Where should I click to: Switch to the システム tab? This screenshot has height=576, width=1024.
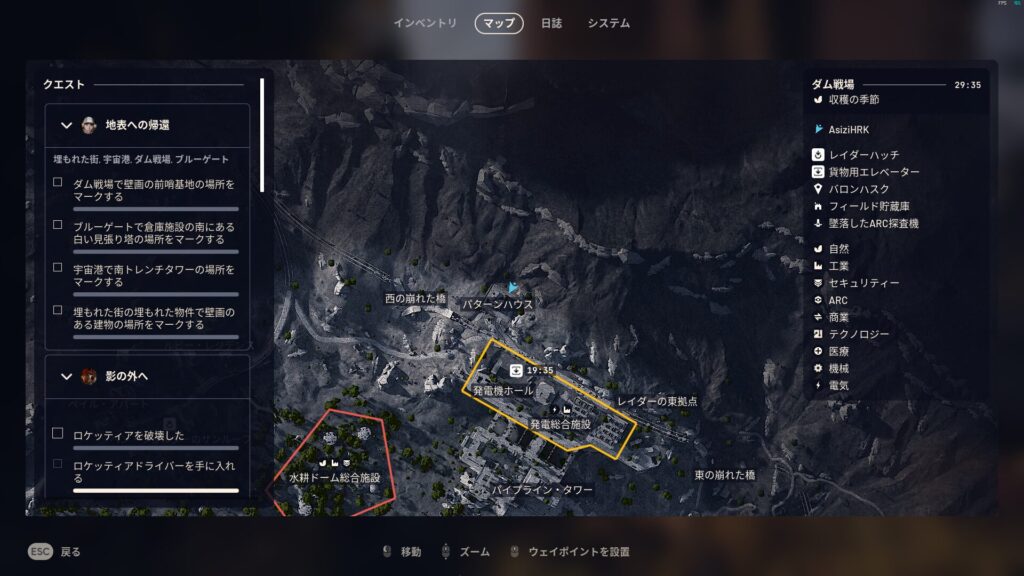click(x=609, y=23)
